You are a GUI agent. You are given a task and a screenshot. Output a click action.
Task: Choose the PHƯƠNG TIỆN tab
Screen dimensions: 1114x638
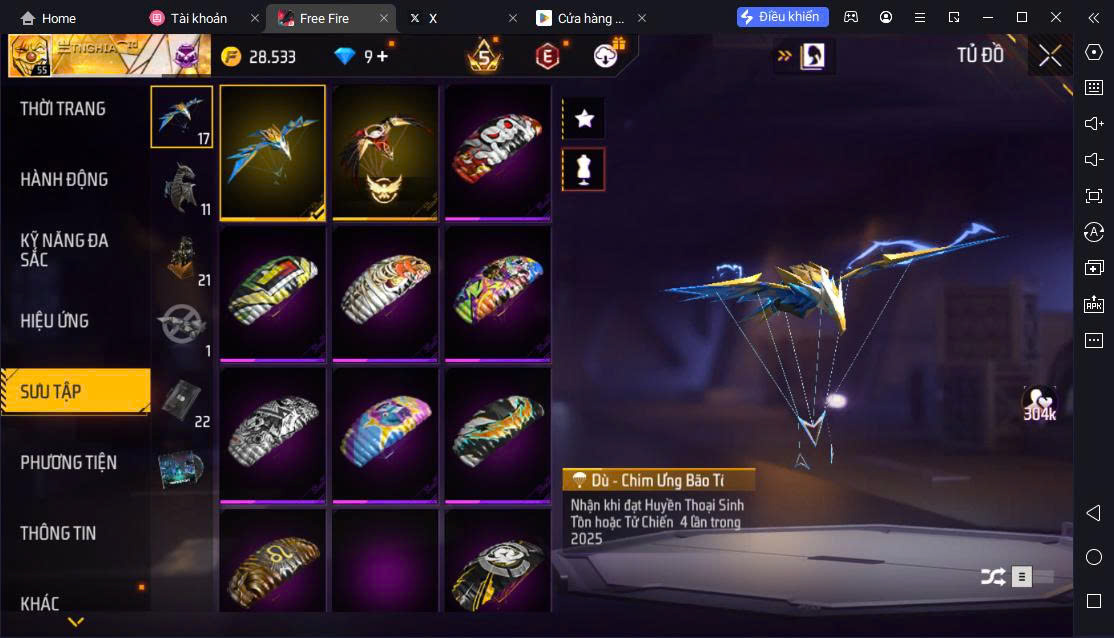[x=68, y=462]
